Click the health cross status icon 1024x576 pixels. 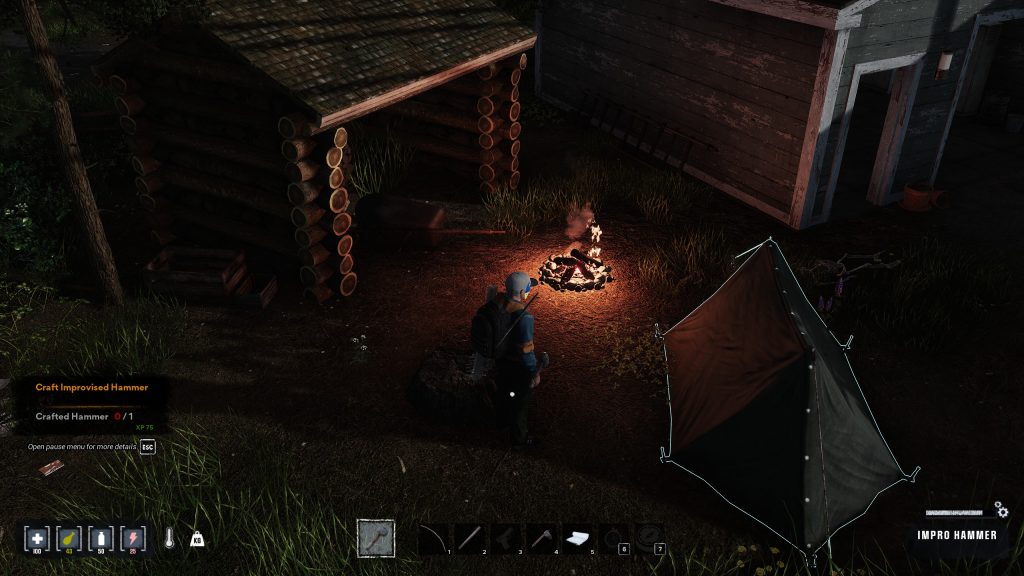38,537
